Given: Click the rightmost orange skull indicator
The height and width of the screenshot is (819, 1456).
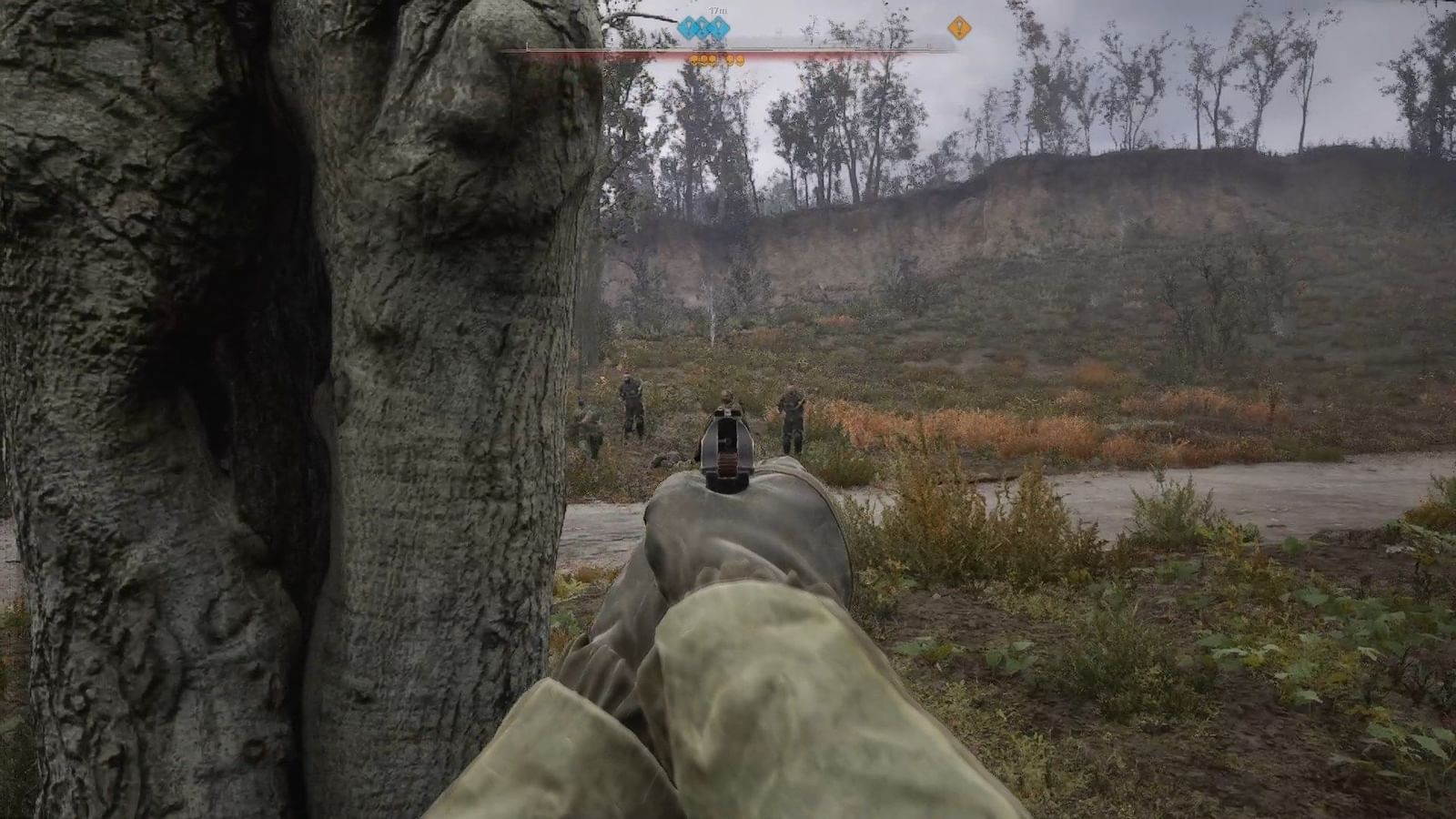Looking at the screenshot, I should coord(740,58).
